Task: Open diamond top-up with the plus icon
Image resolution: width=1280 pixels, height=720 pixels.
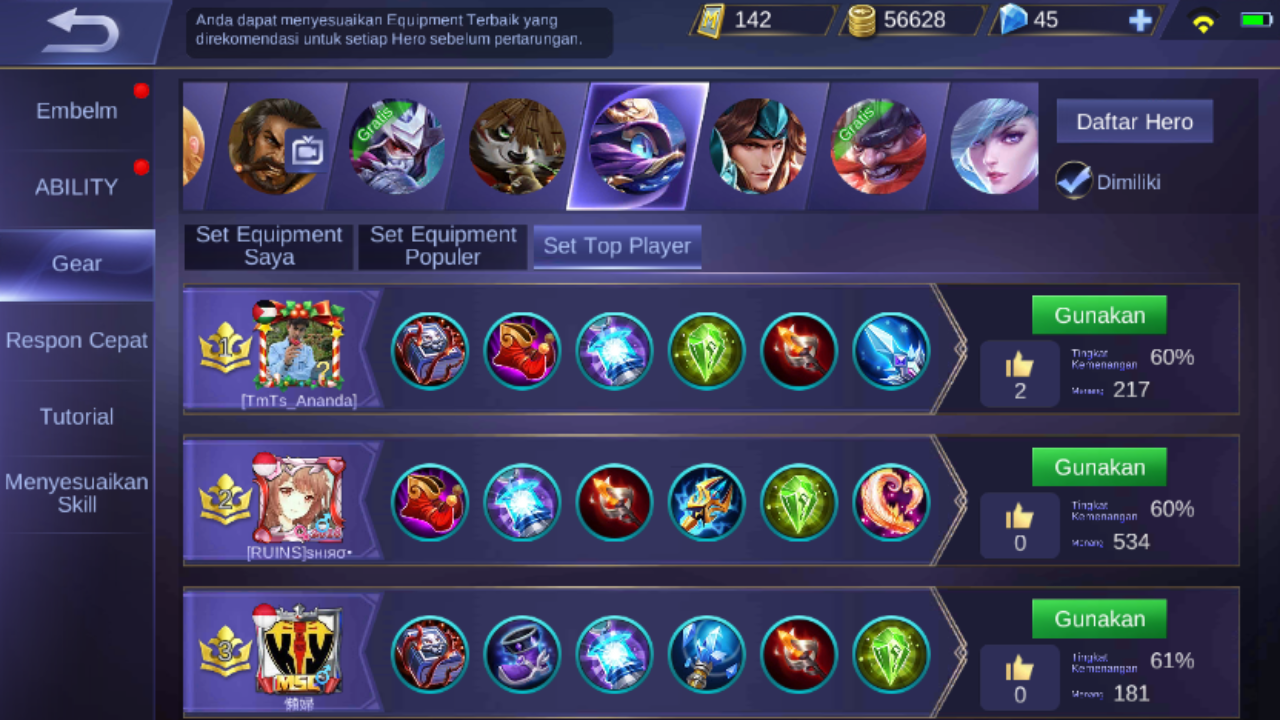Action: point(1140,20)
